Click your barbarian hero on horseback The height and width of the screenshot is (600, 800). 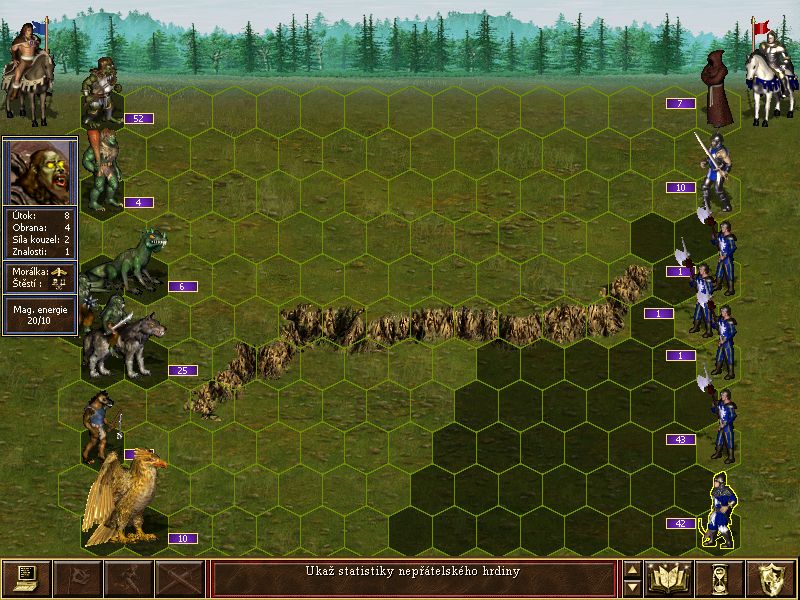pos(28,68)
